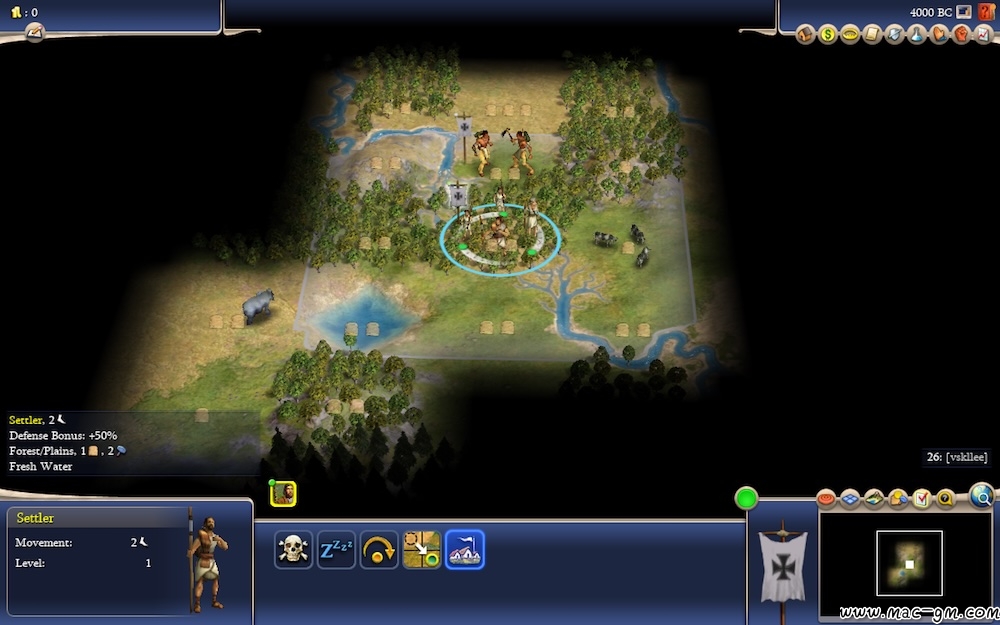Open the main menu beside 4000 BC

tap(963, 12)
